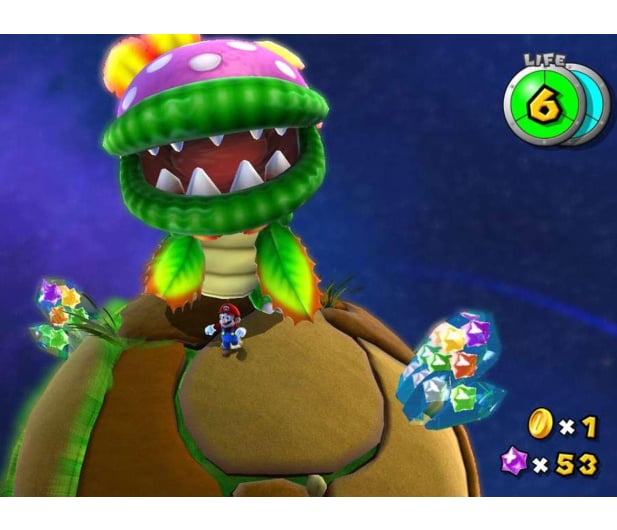617x530 pixels.
Task: Select the gold coin counter icon
Action: 540,426
